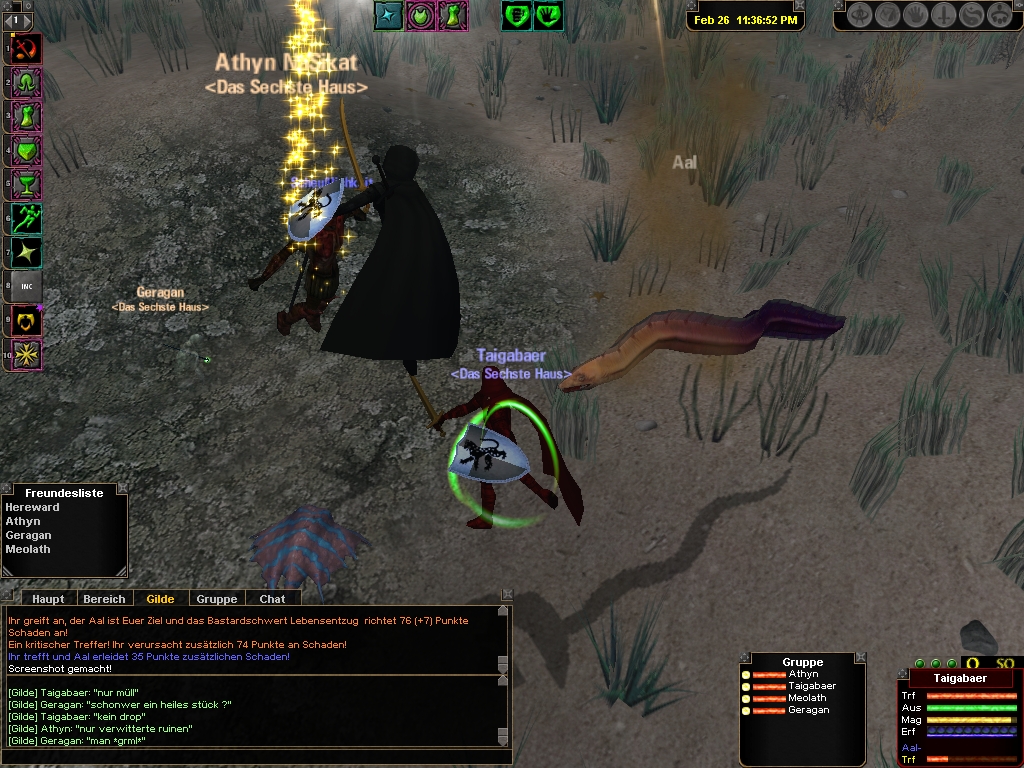Viewport: 1024px width, 768px height.
Task: Activate the red sword slash ability in slot 1
Action: pyautogui.click(x=27, y=47)
